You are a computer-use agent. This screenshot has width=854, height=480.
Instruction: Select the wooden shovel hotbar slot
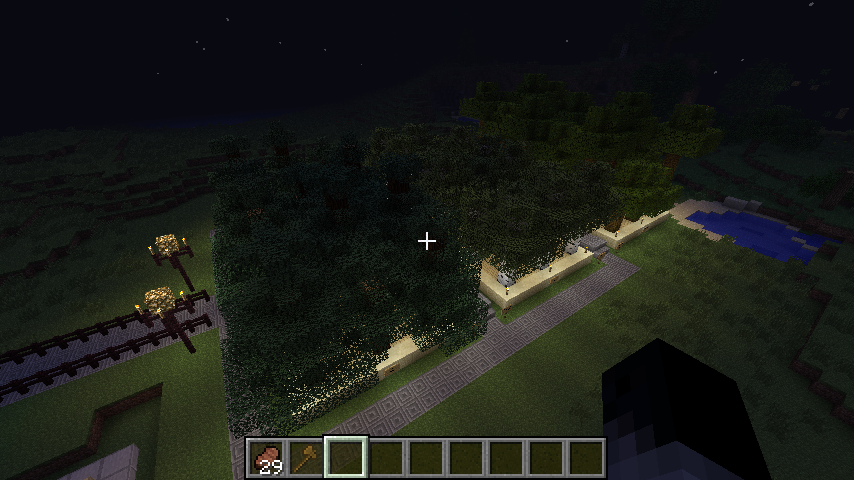tap(306, 458)
